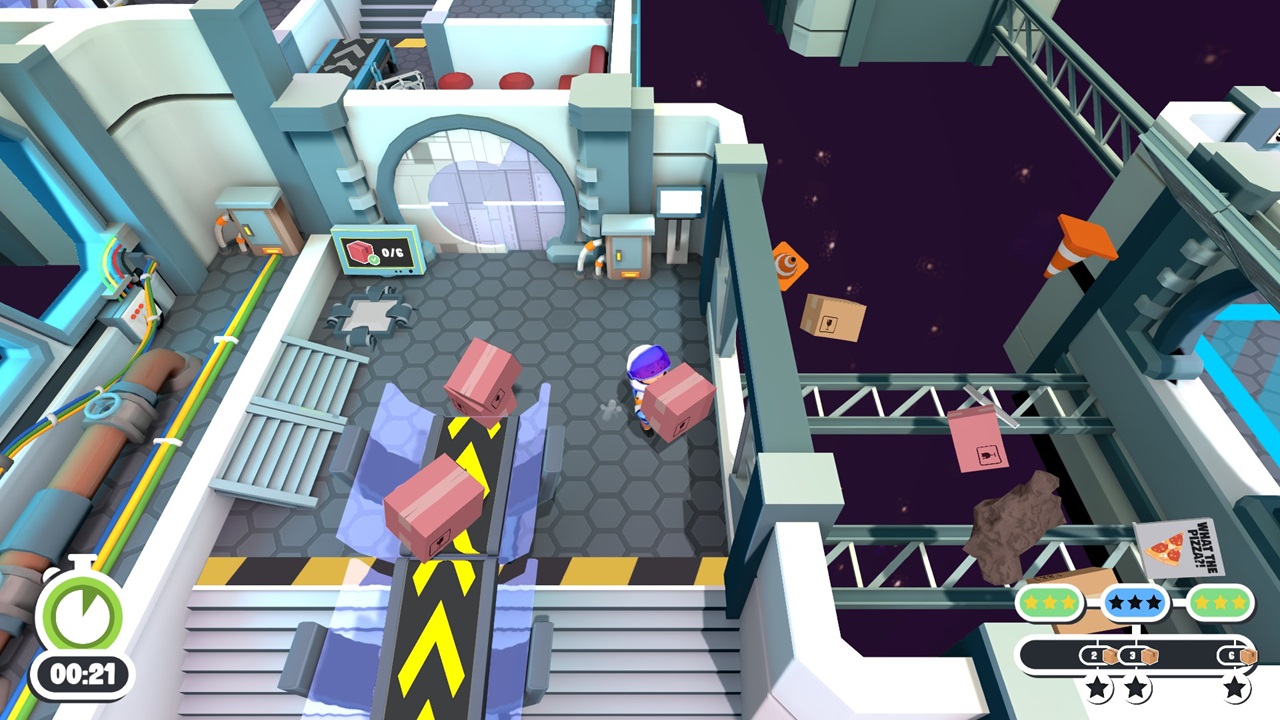
Task: Click the pizza slice on the WHAT THE PIZZA?! sign
Action: tap(1166, 548)
